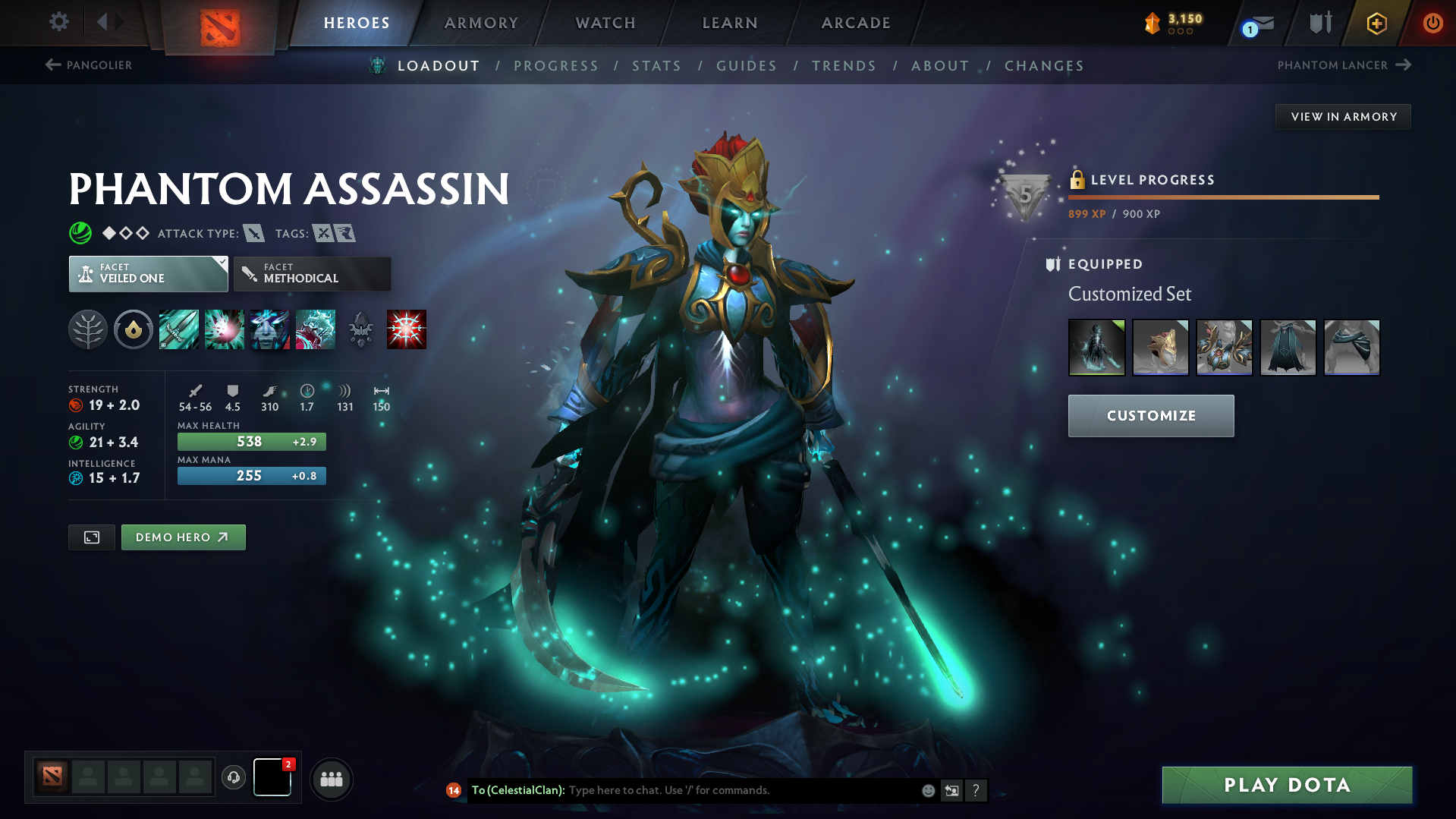Switch to the Methodical facet
This screenshot has width=1456, height=819.
(312, 273)
